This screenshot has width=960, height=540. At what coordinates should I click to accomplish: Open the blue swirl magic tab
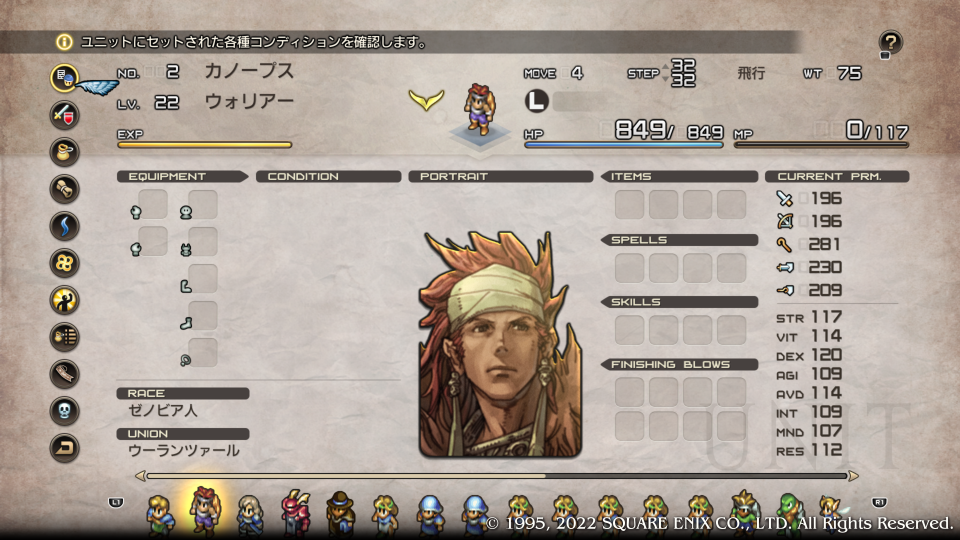point(65,225)
